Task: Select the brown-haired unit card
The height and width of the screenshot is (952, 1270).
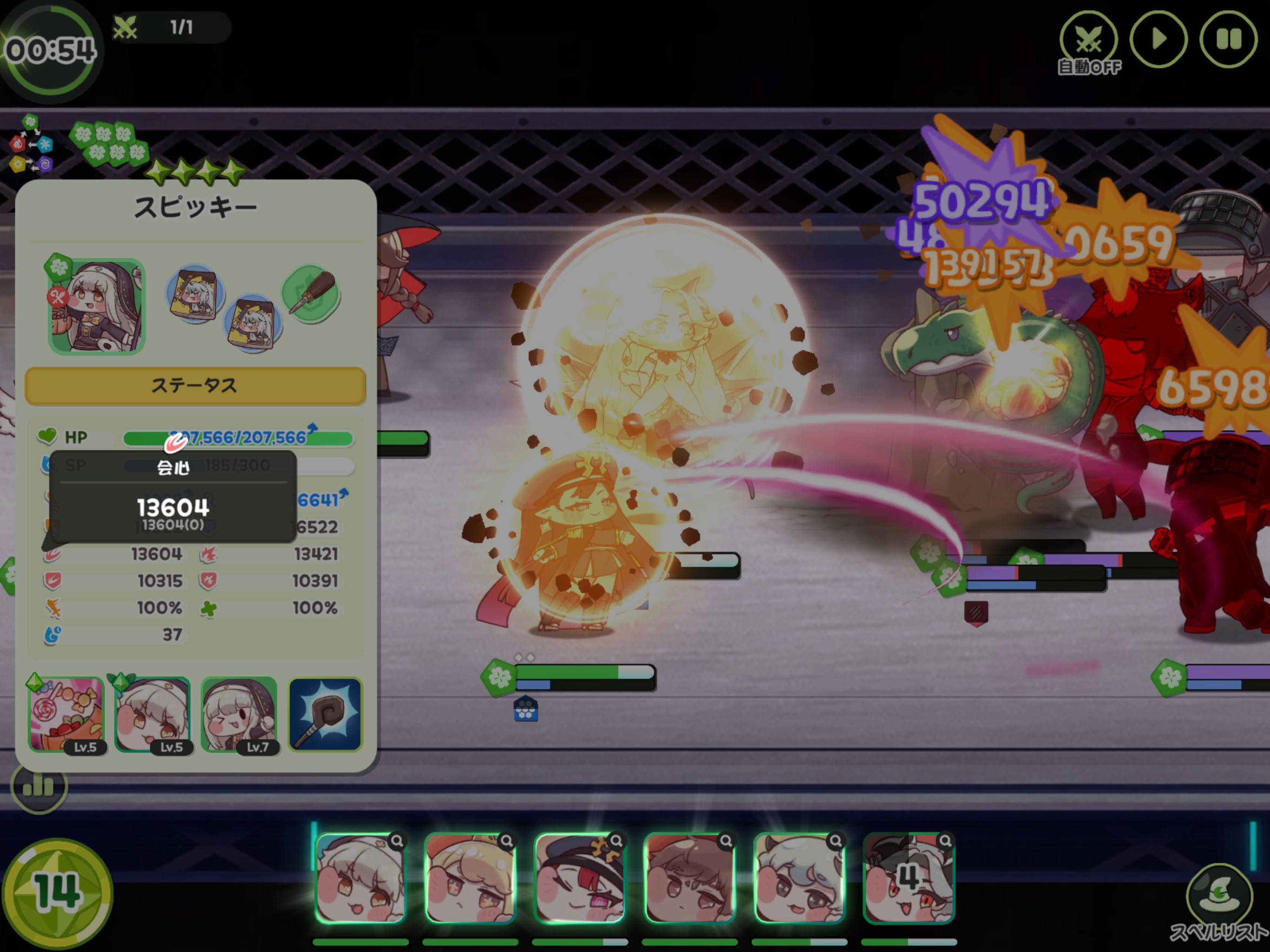Action: (689, 878)
